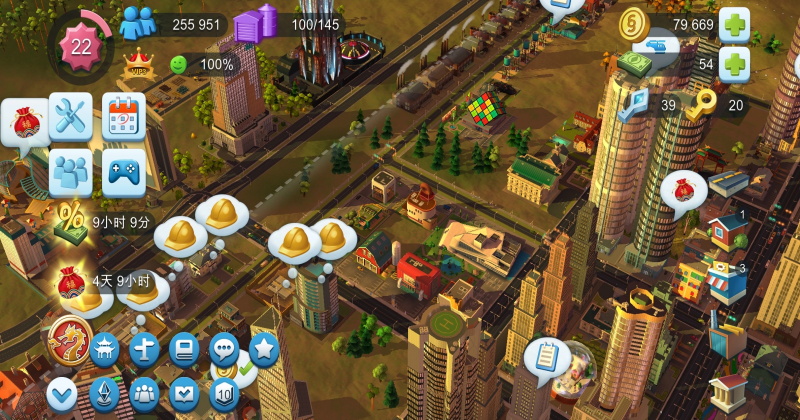Open the city level 22 badge
800x420 pixels.
tap(80, 46)
